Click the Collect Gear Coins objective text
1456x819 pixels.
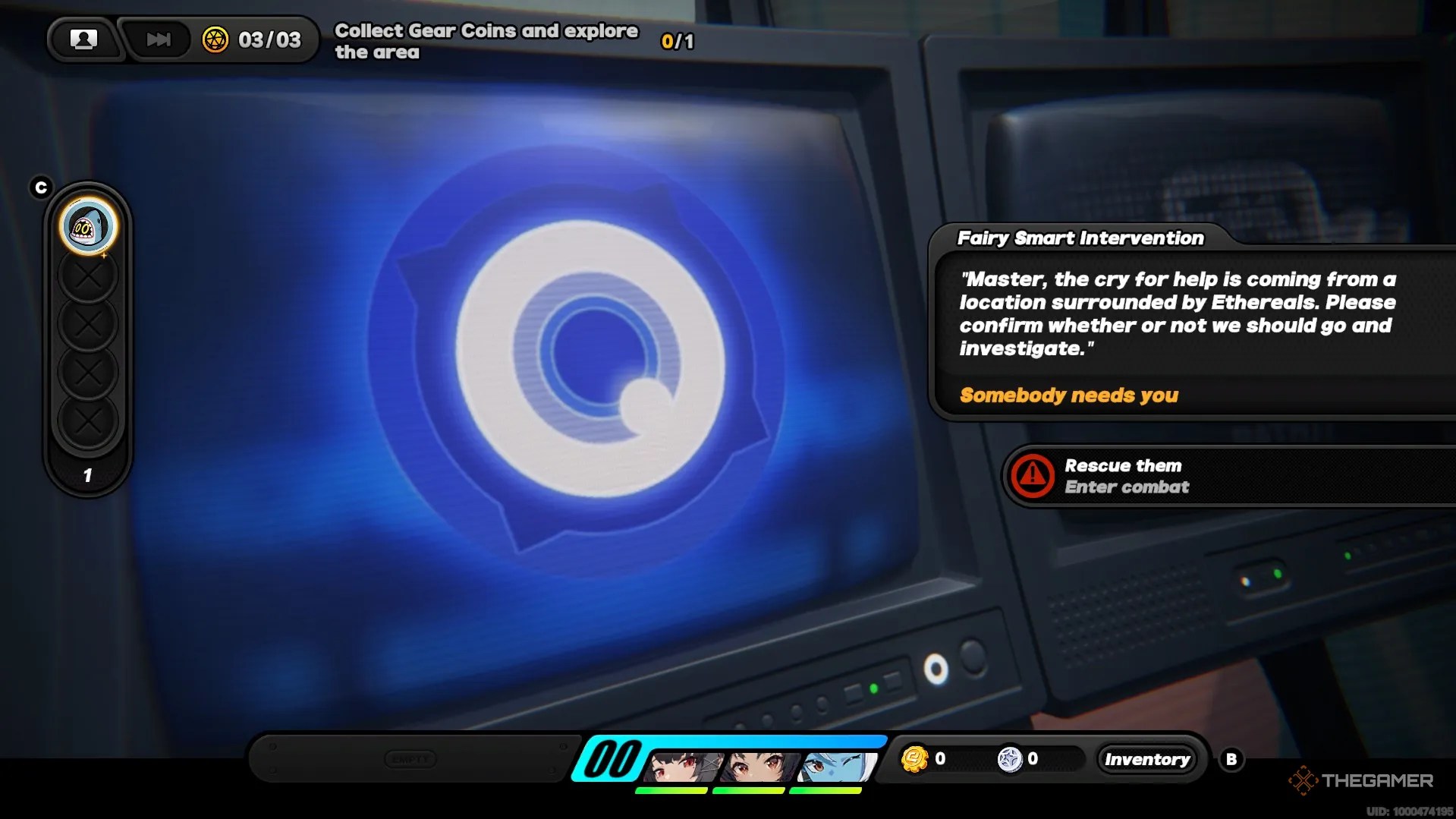(x=486, y=41)
